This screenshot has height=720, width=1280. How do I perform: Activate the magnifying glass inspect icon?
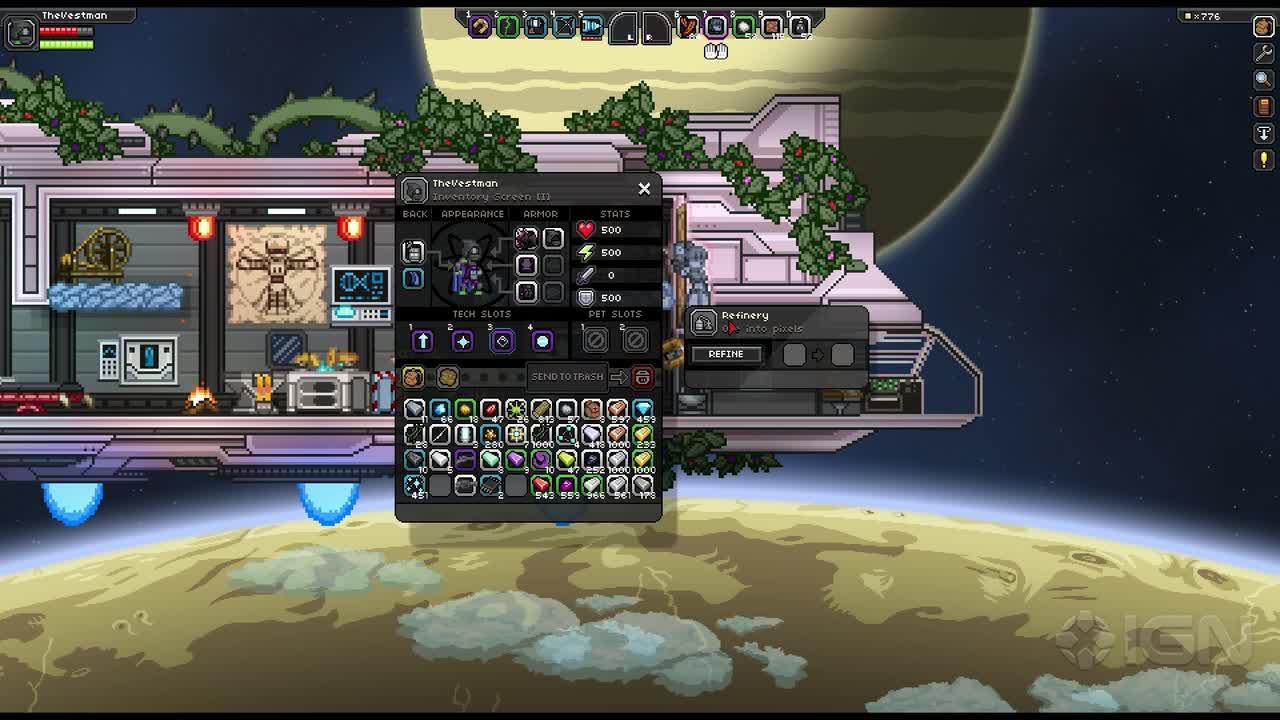point(1263,80)
